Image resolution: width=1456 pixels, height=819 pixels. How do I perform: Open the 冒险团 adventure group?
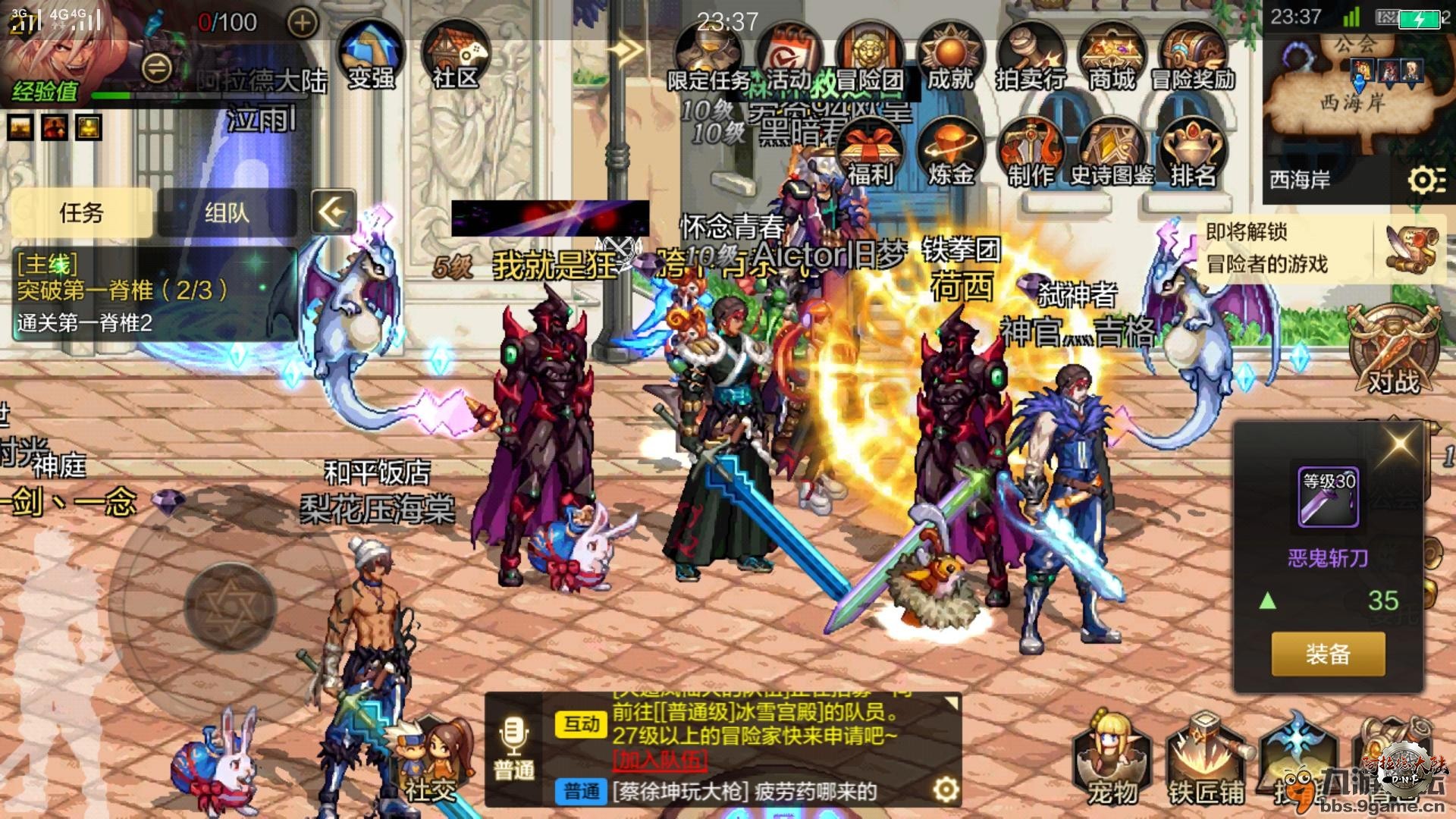tap(869, 58)
